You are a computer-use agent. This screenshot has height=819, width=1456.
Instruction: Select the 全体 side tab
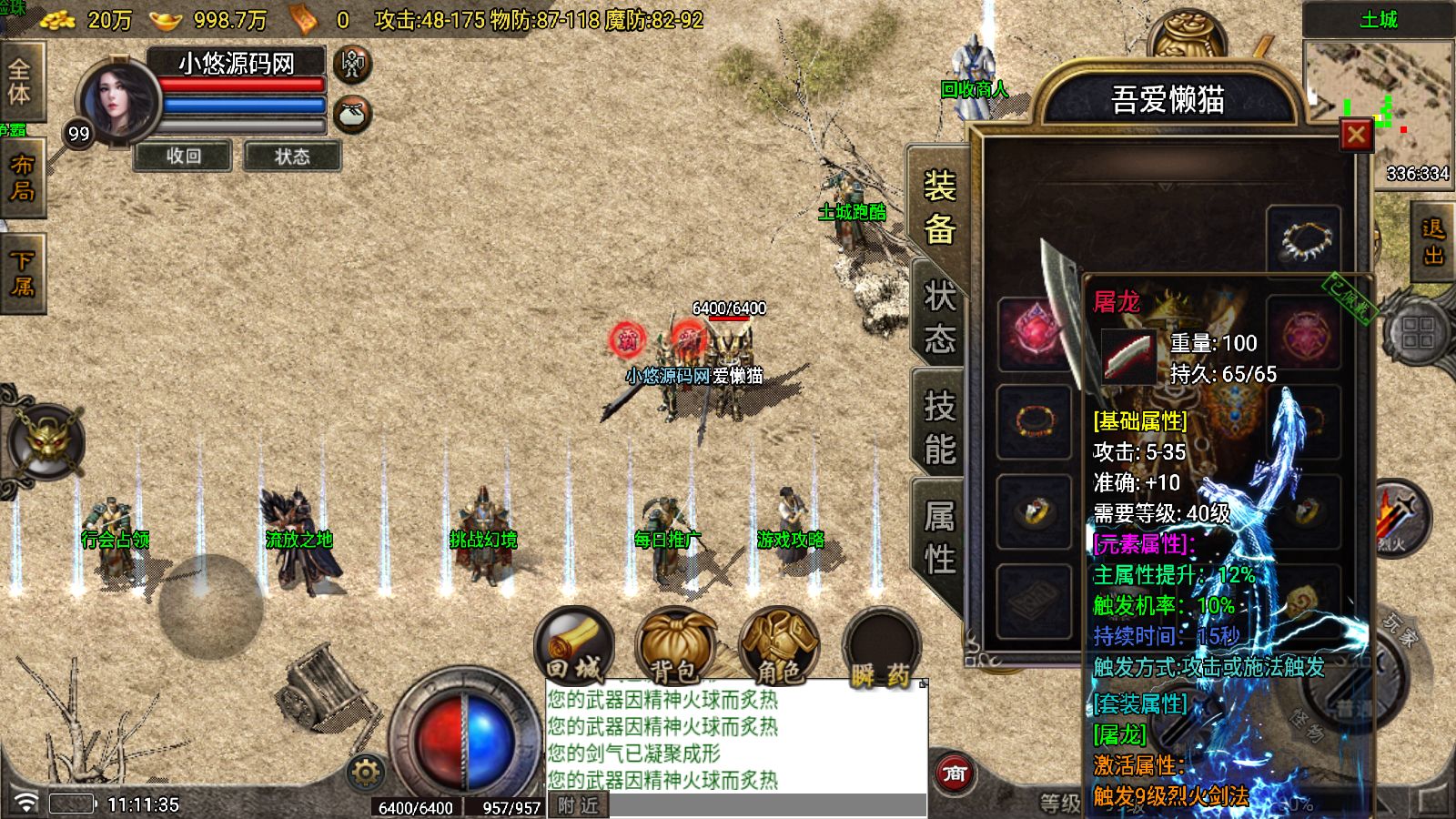[x=20, y=82]
